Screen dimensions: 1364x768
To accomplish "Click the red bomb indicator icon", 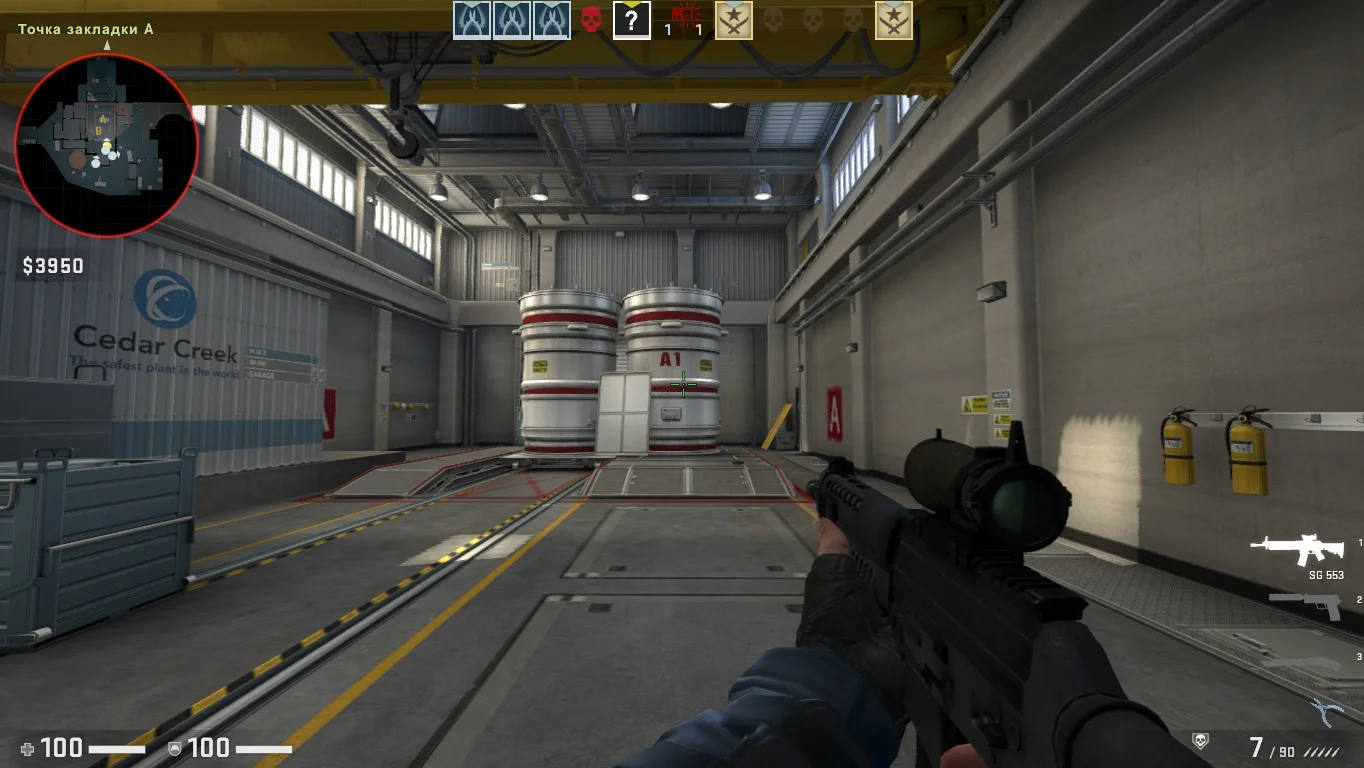I will tap(684, 15).
